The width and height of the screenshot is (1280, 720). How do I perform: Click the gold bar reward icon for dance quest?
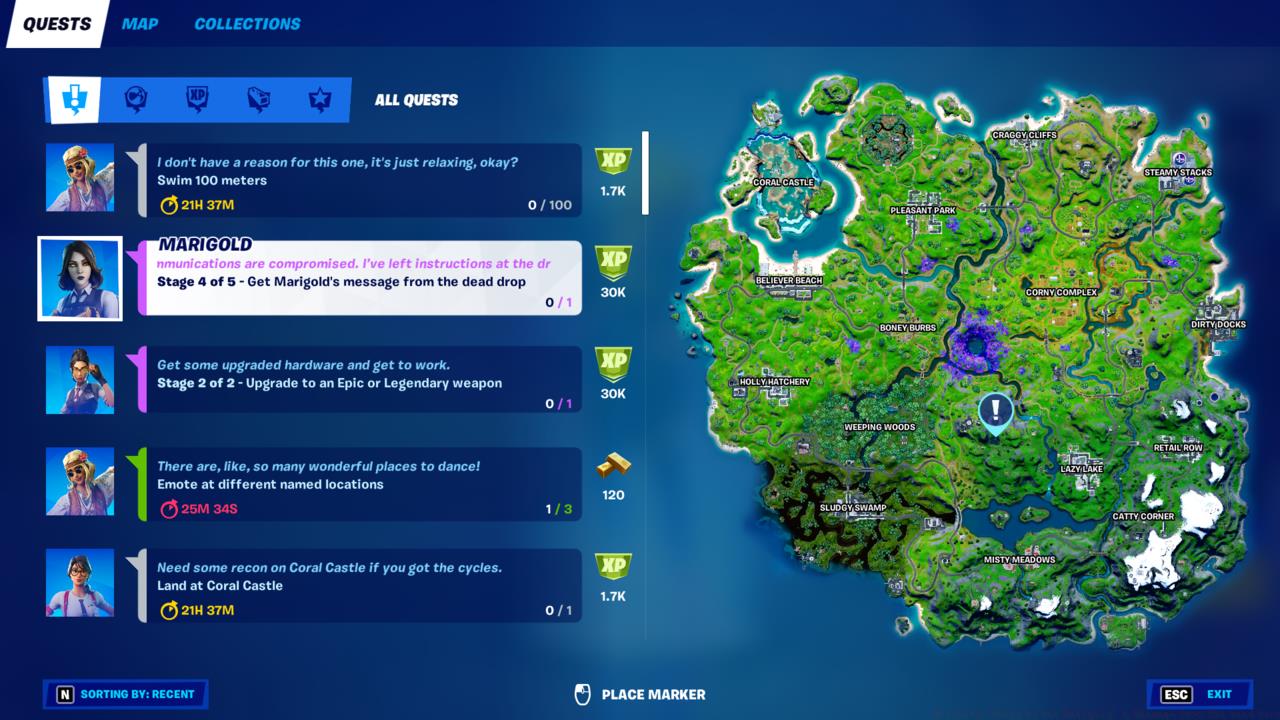point(613,466)
